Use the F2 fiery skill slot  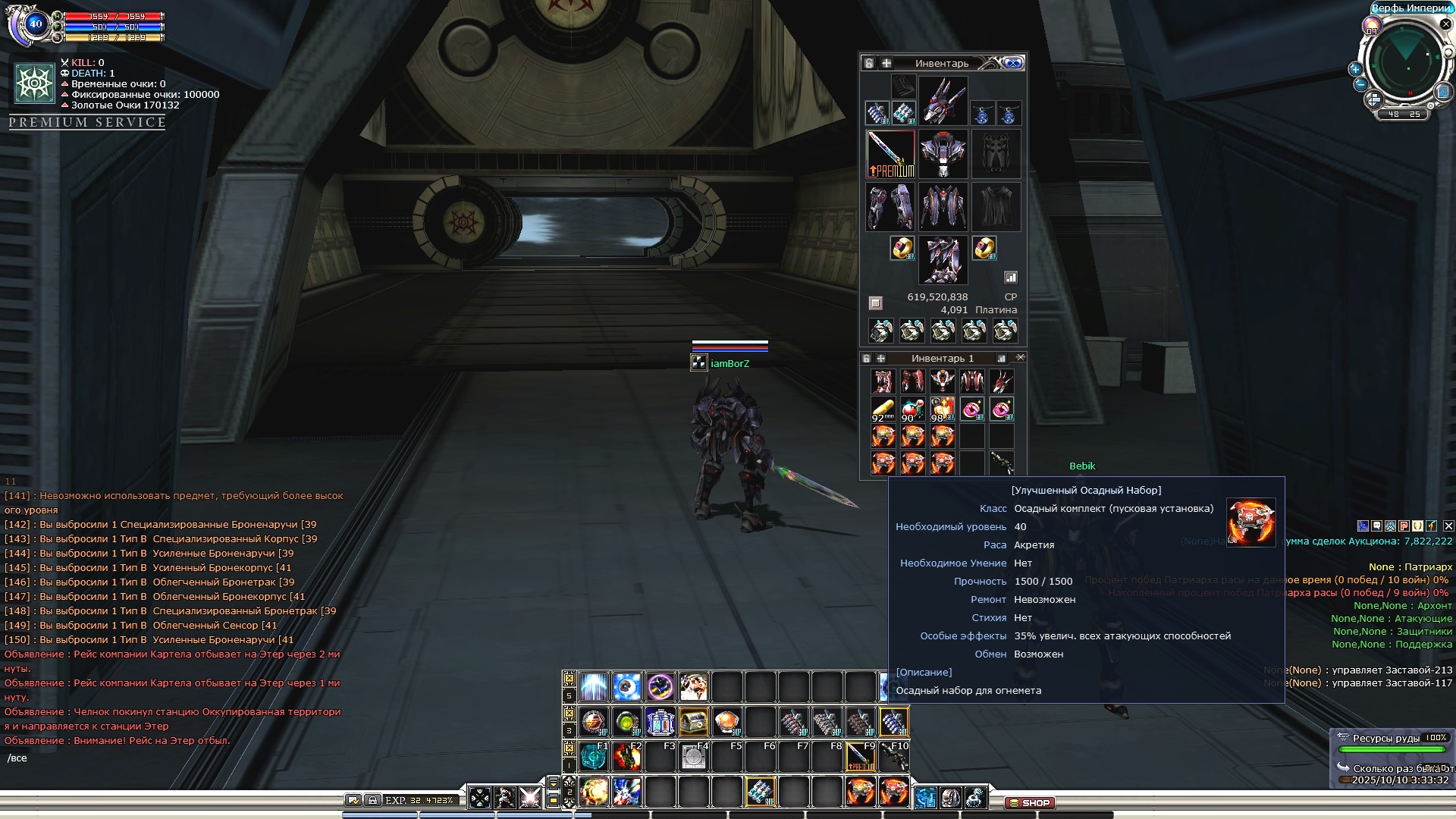tap(627, 756)
